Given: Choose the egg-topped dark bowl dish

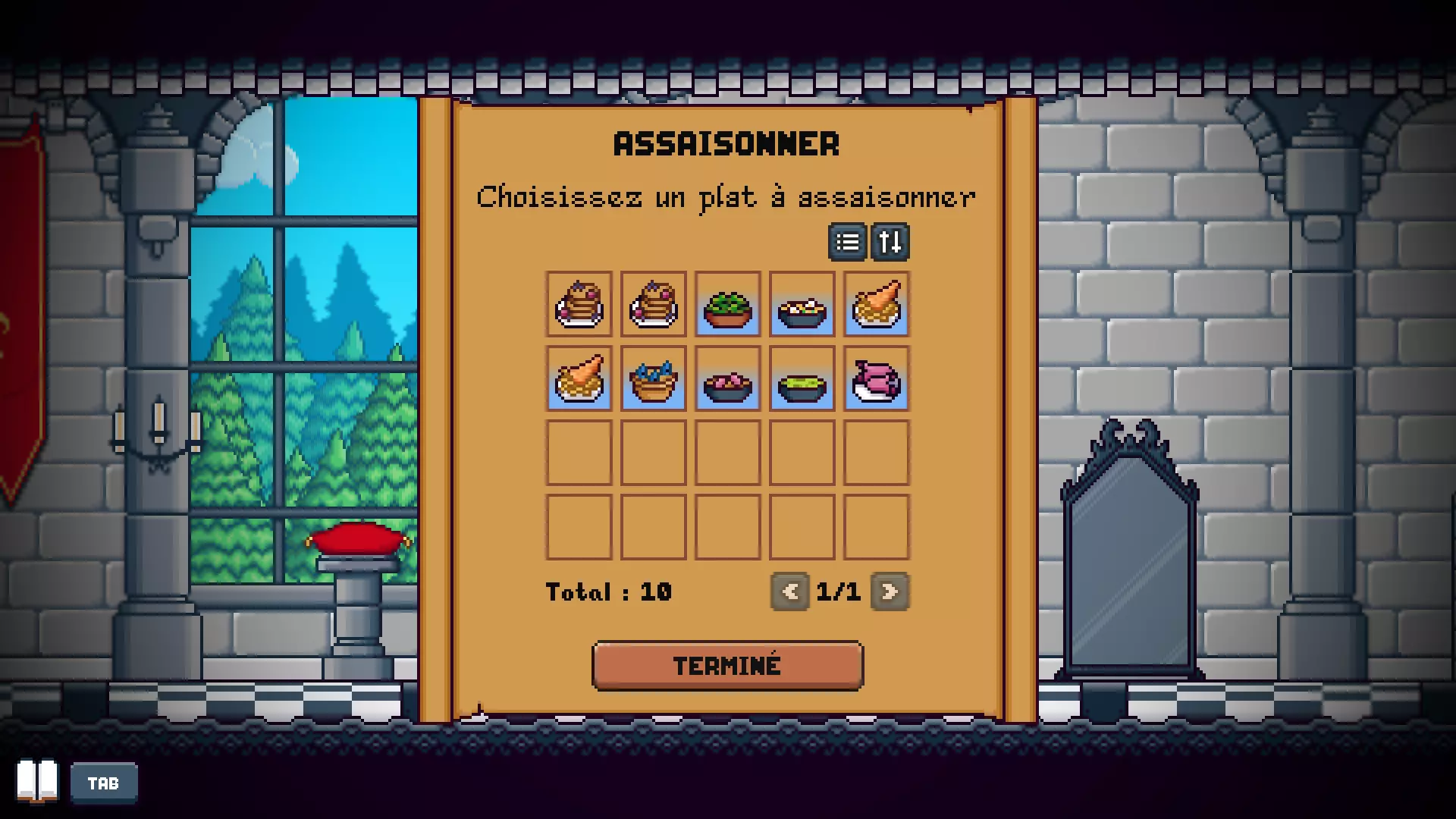Looking at the screenshot, I should point(802,305).
